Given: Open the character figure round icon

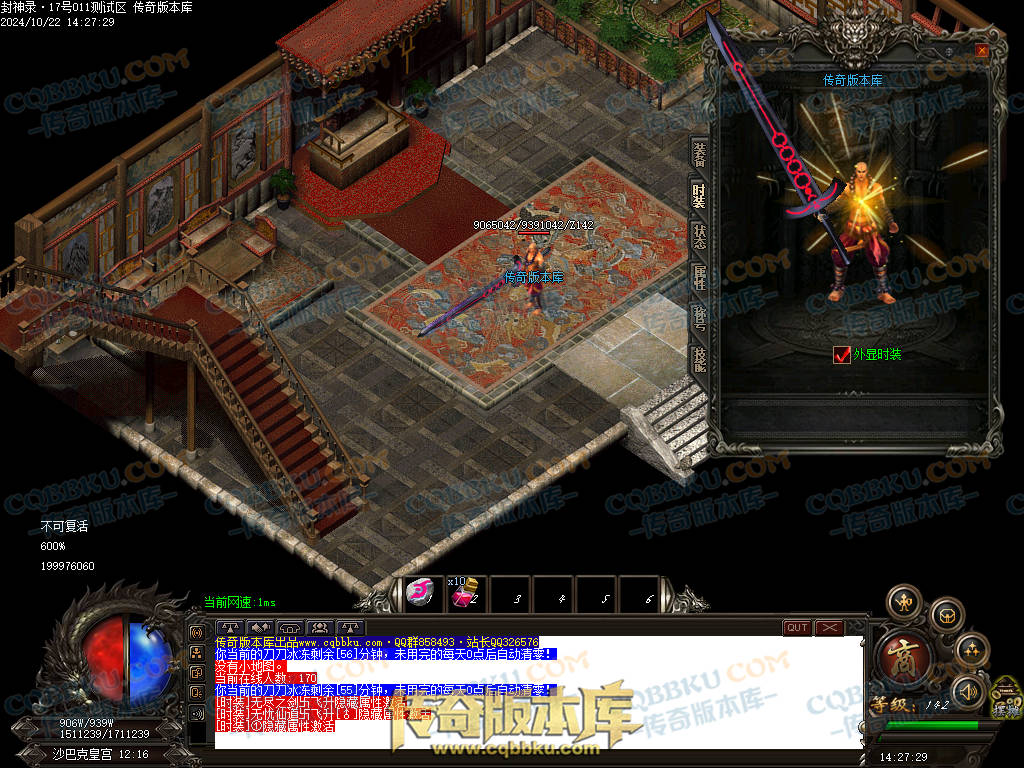Looking at the screenshot, I should click(x=904, y=602).
